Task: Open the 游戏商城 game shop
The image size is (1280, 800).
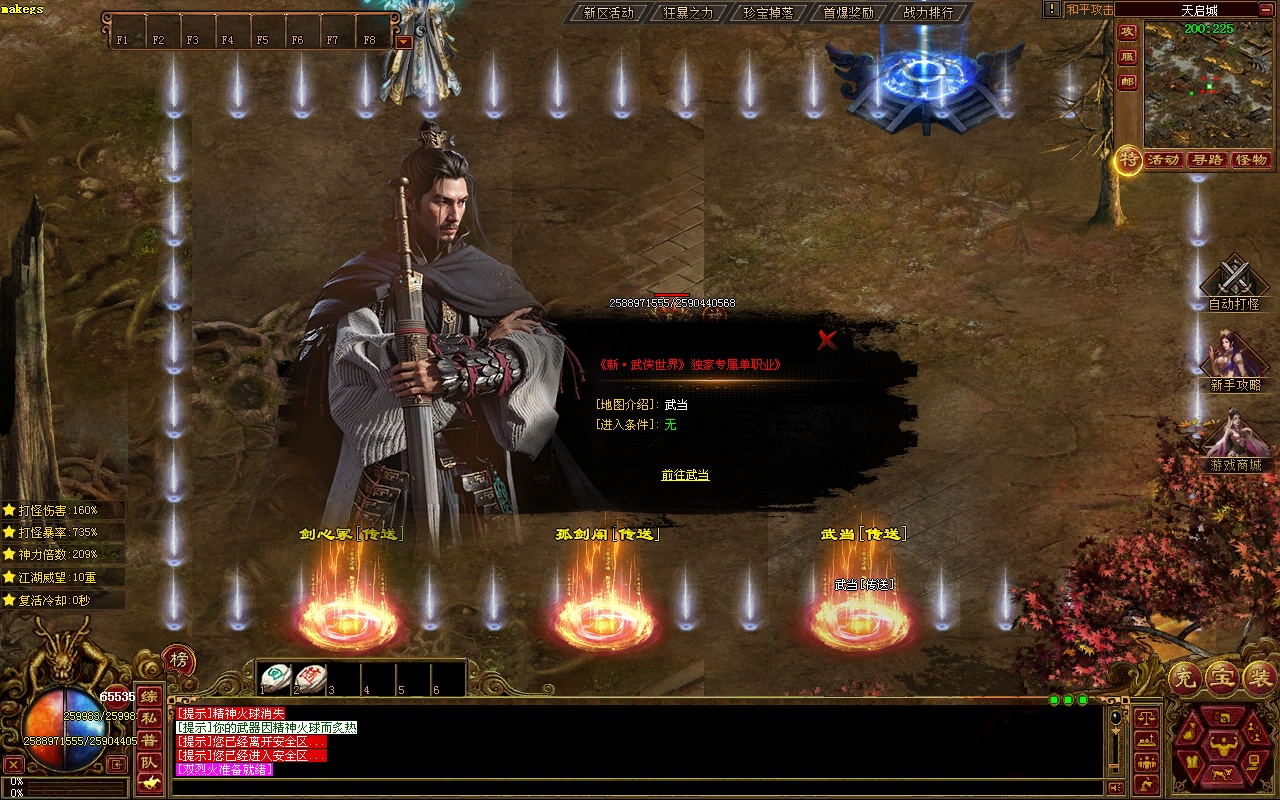Action: 1234,438
